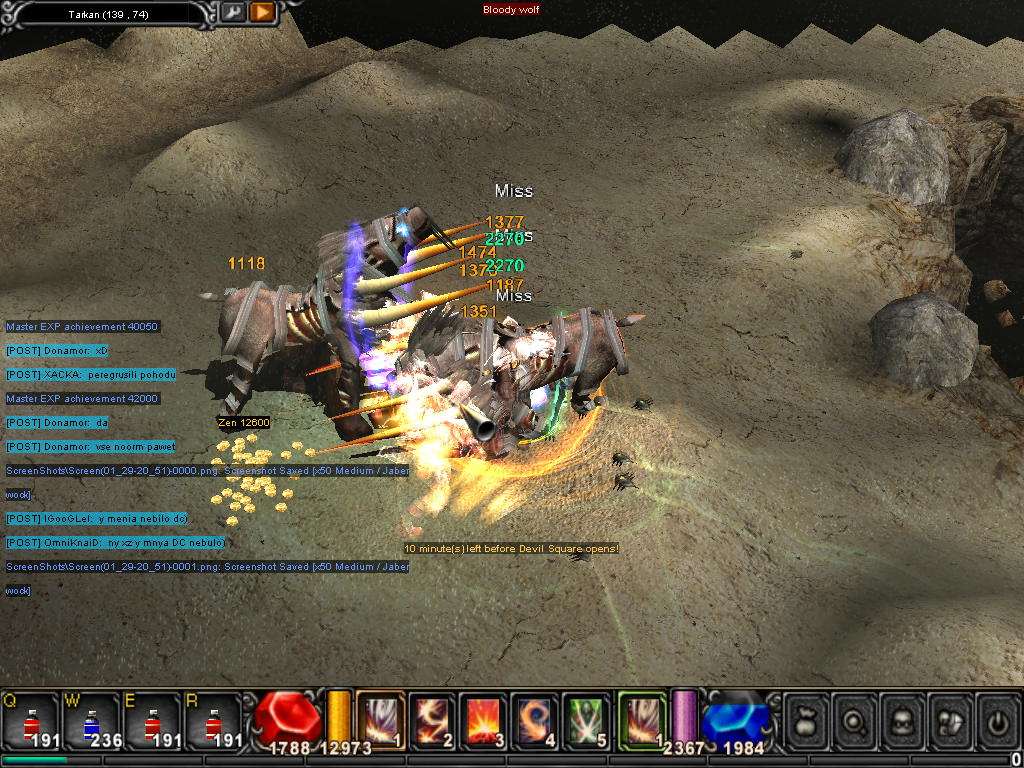Open the green-framed current skill selector

point(642,718)
